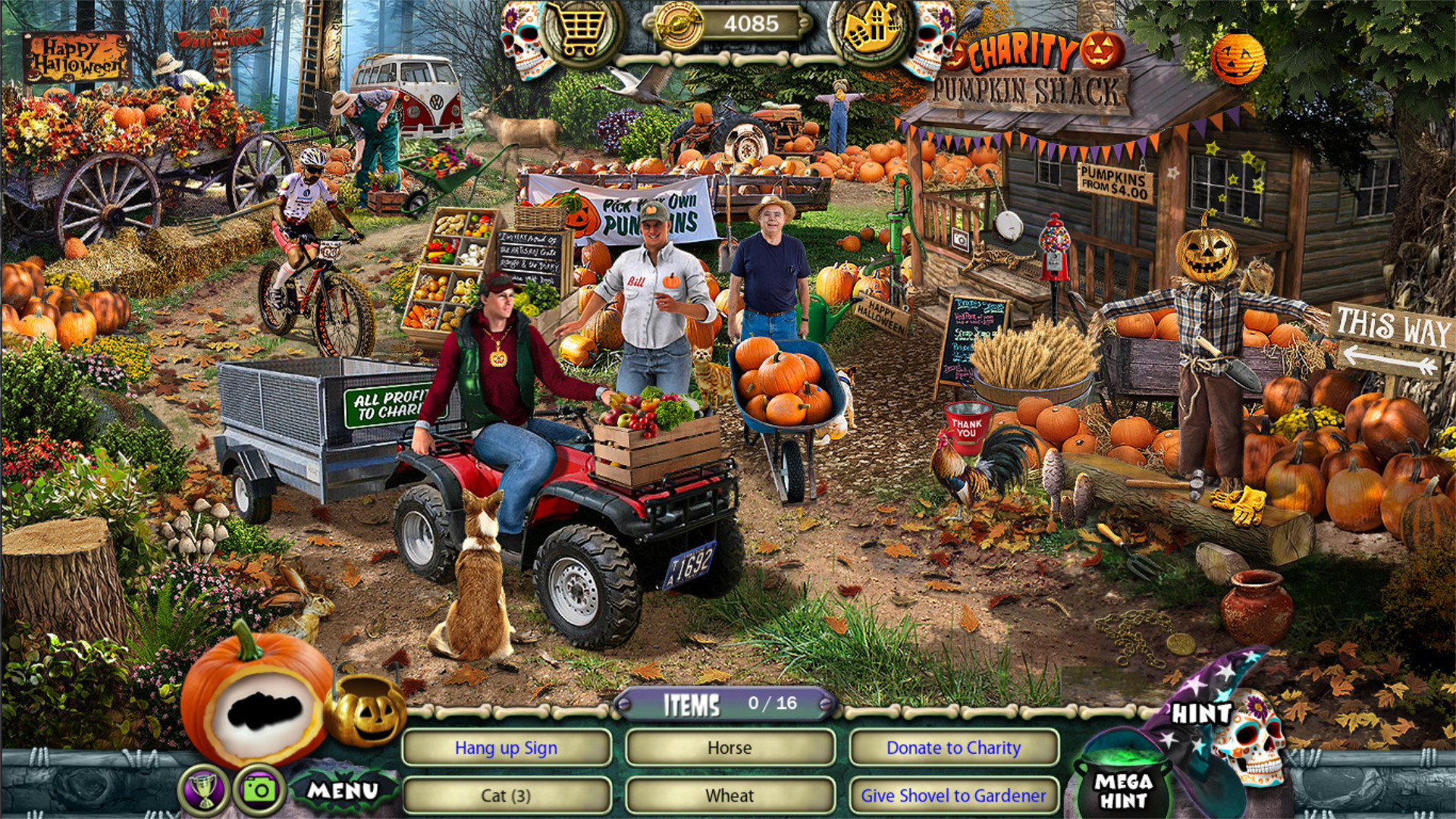This screenshot has height=819, width=1456.
Task: Choose the Cat (3) item label
Action: 506,796
